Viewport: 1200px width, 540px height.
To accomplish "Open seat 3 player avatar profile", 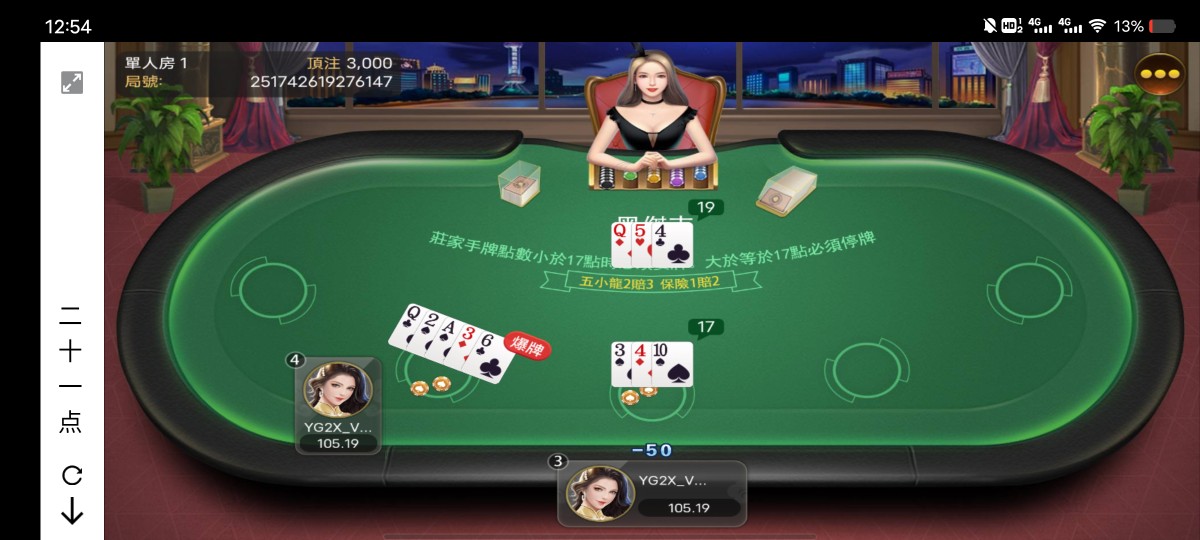I will pos(600,495).
